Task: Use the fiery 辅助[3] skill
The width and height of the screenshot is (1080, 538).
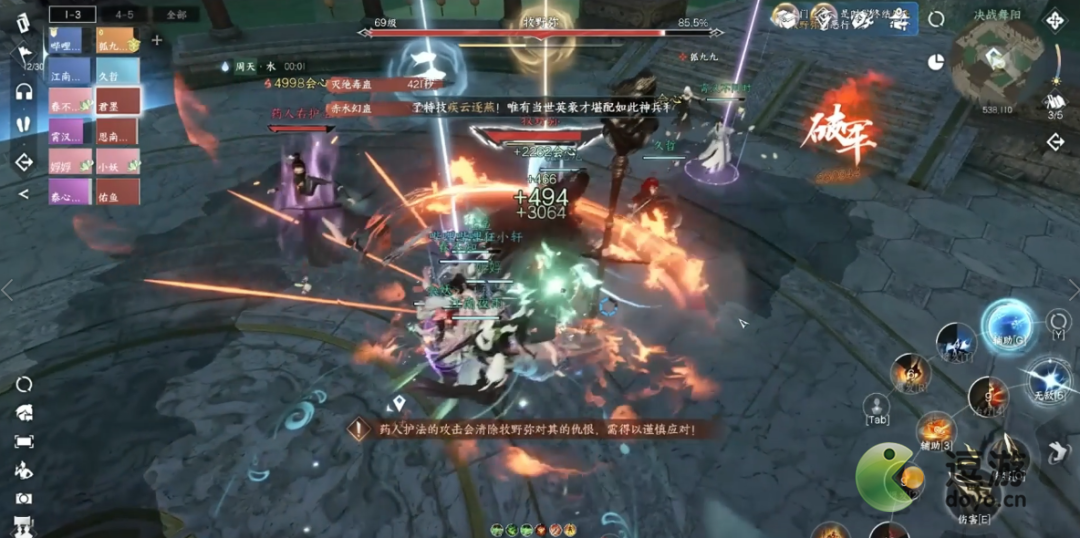Action: pos(936,430)
